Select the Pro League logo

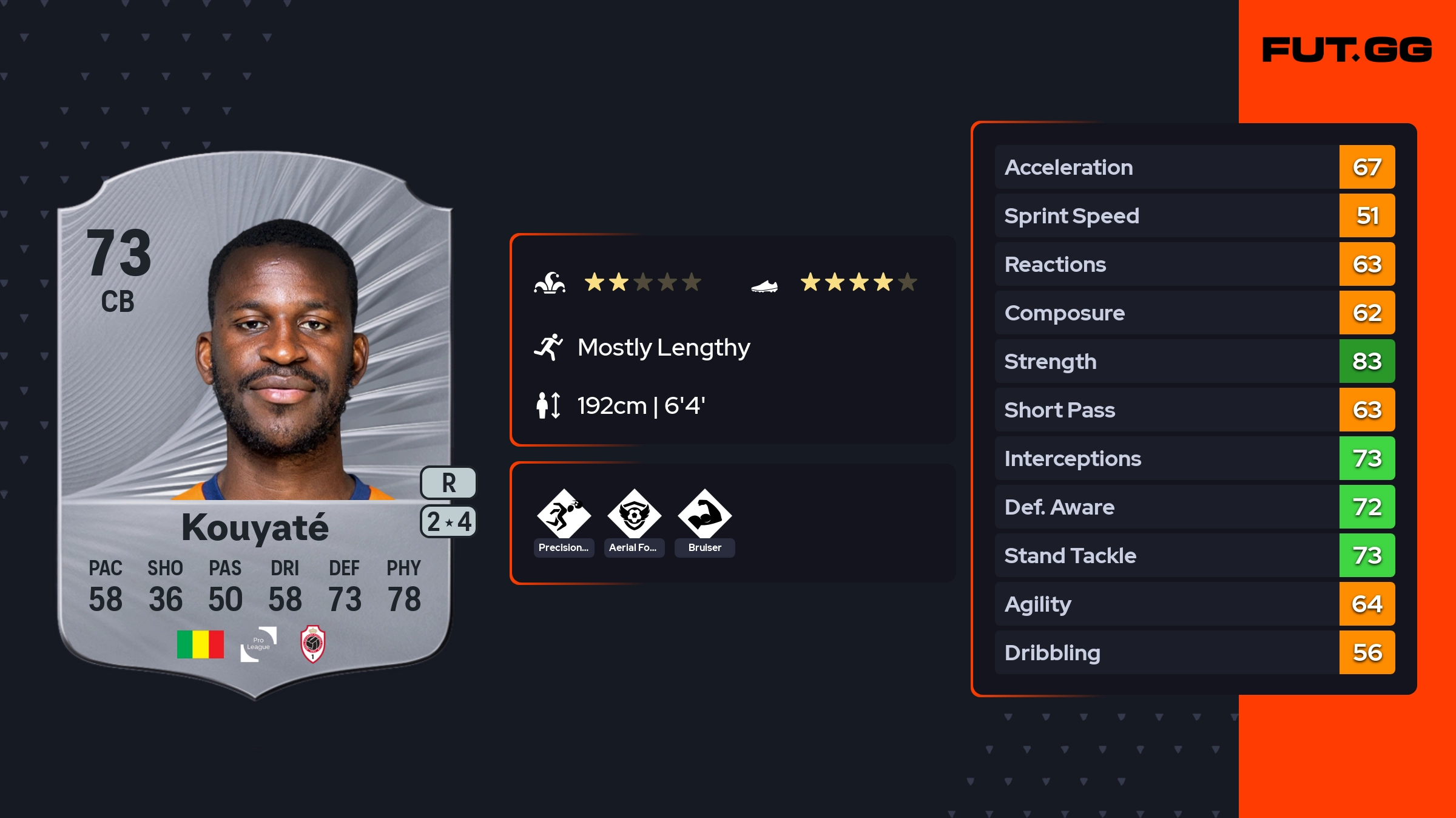(x=258, y=644)
